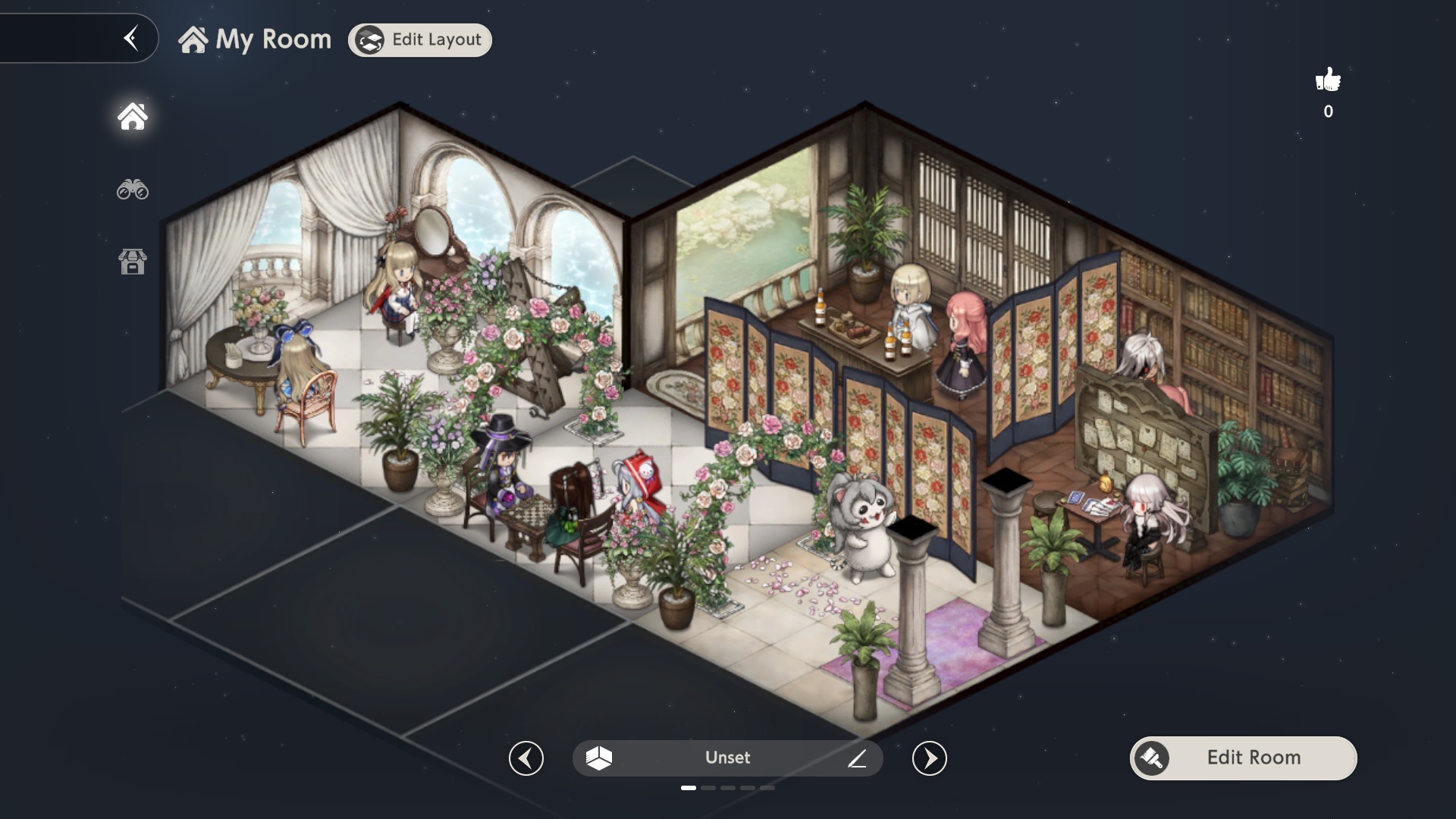Screen dimensions: 1456x819
Task: Open the shop stall icon
Action: click(133, 262)
